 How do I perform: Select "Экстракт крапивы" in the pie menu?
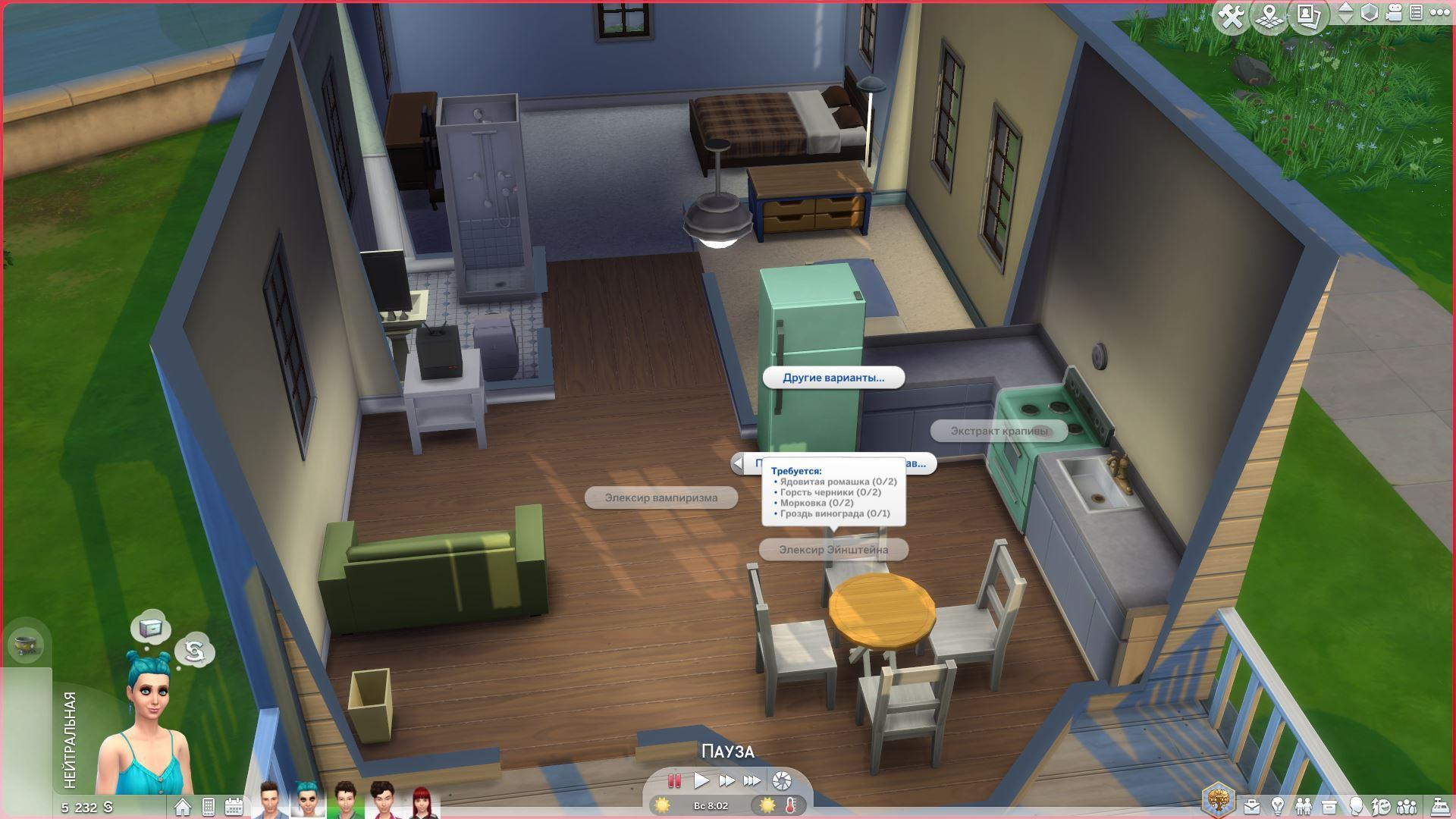999,431
